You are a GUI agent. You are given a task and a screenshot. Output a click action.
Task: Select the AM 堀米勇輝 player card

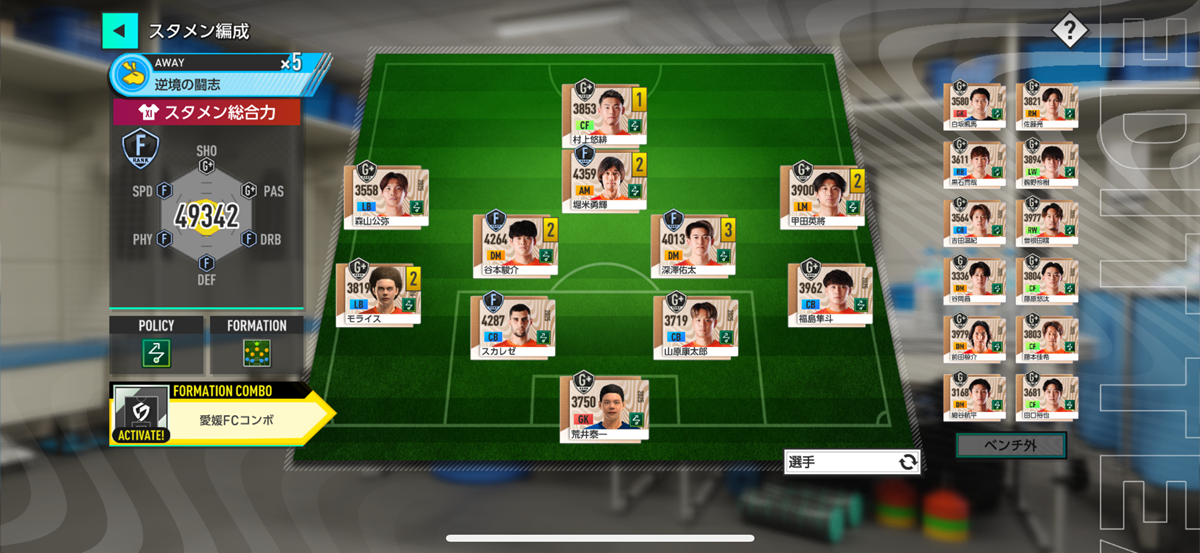[x=603, y=183]
